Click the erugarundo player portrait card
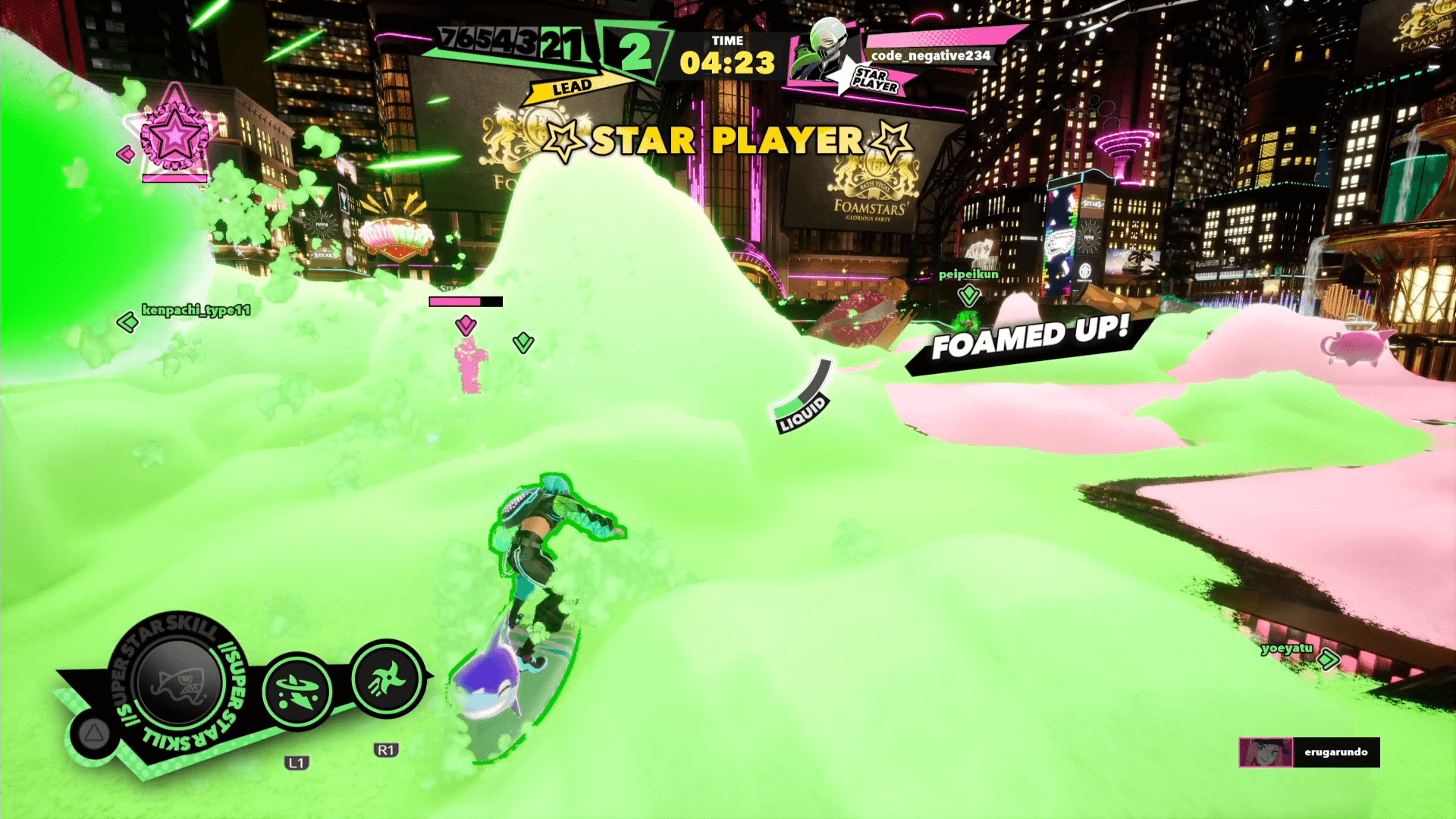 pos(1266,752)
